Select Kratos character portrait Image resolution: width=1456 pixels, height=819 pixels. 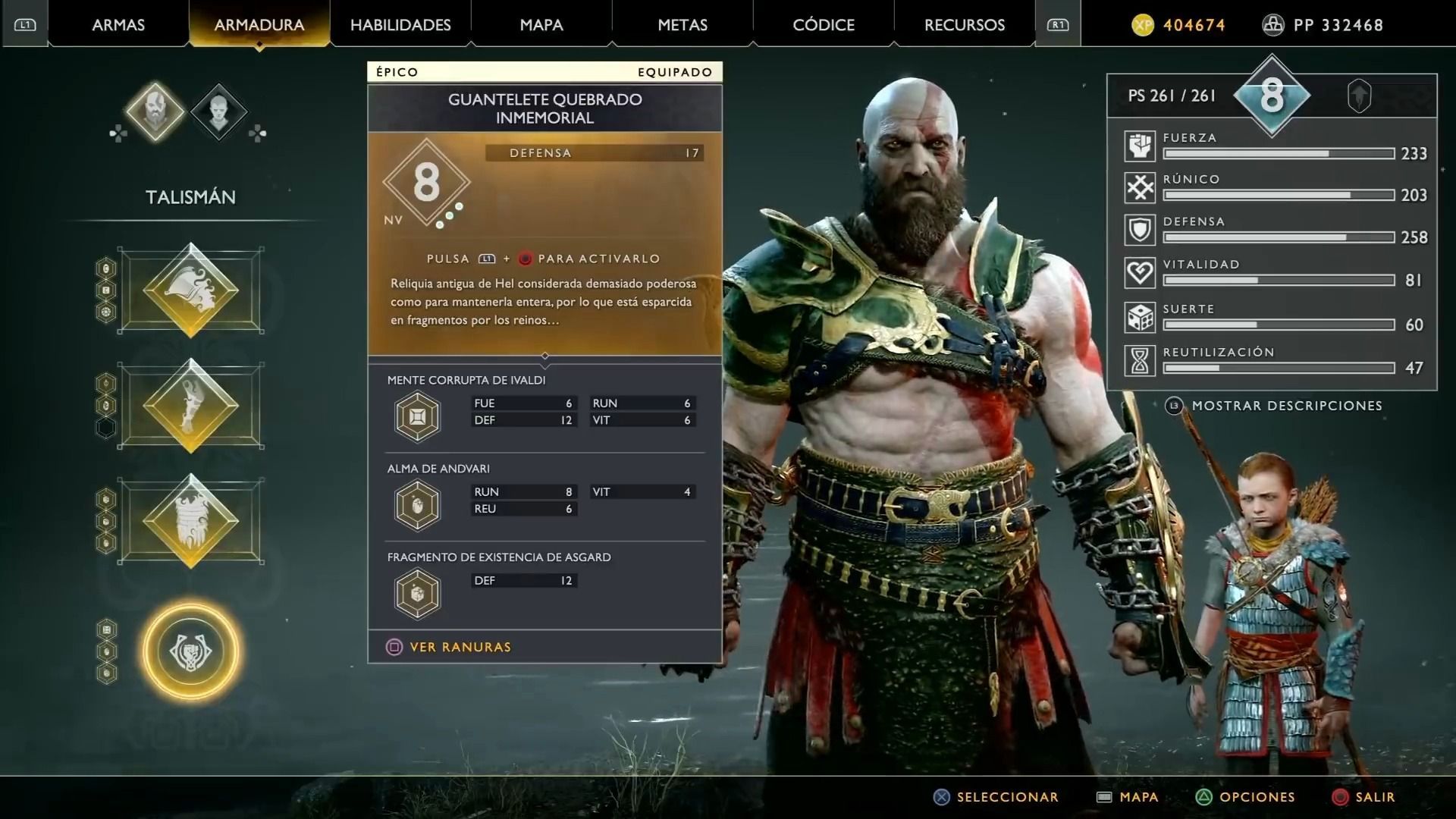155,112
